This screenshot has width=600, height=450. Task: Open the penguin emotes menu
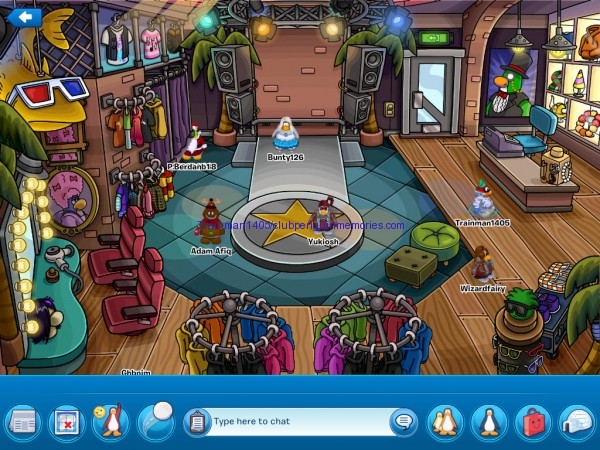pyautogui.click(x=110, y=421)
